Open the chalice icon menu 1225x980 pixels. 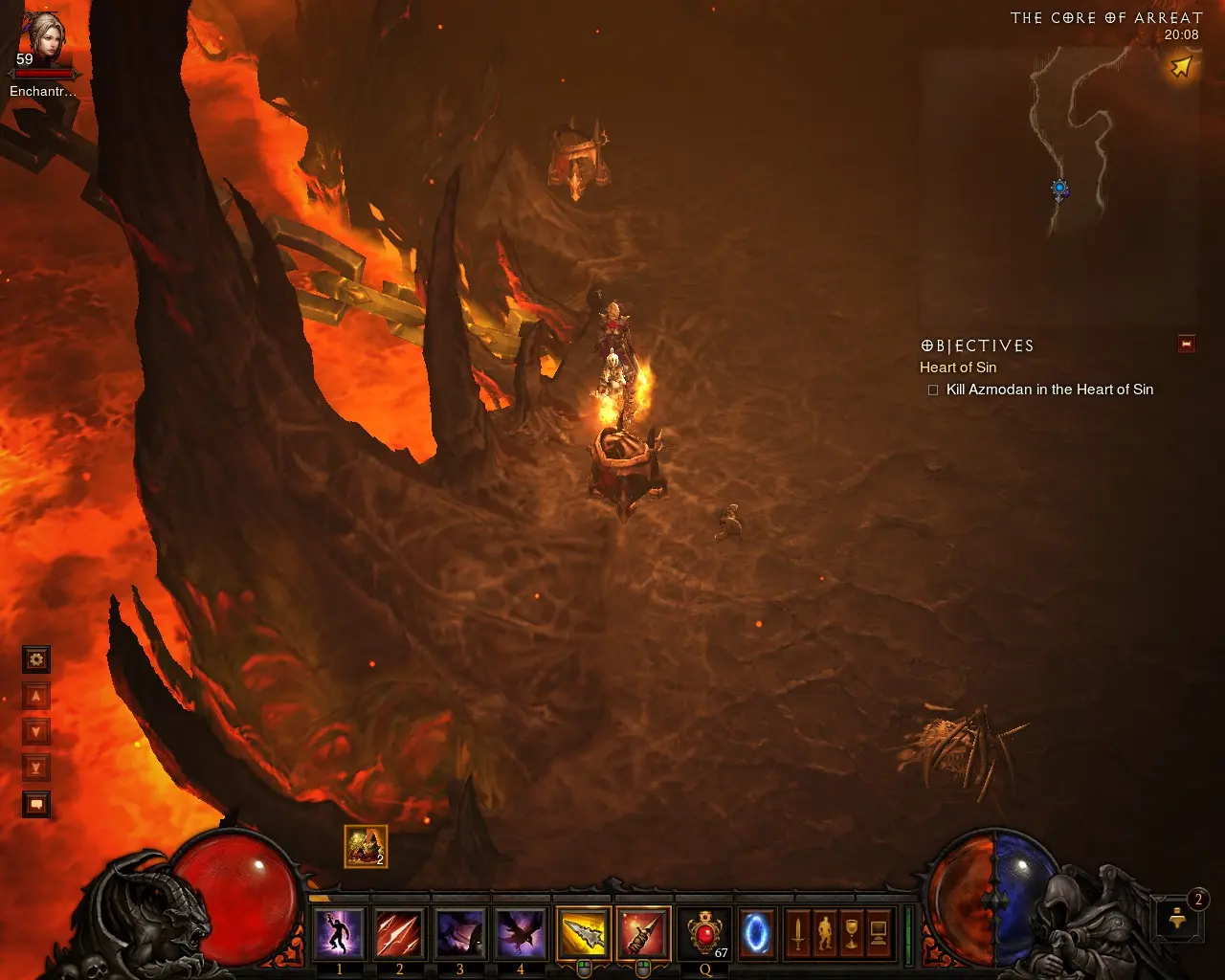851,933
